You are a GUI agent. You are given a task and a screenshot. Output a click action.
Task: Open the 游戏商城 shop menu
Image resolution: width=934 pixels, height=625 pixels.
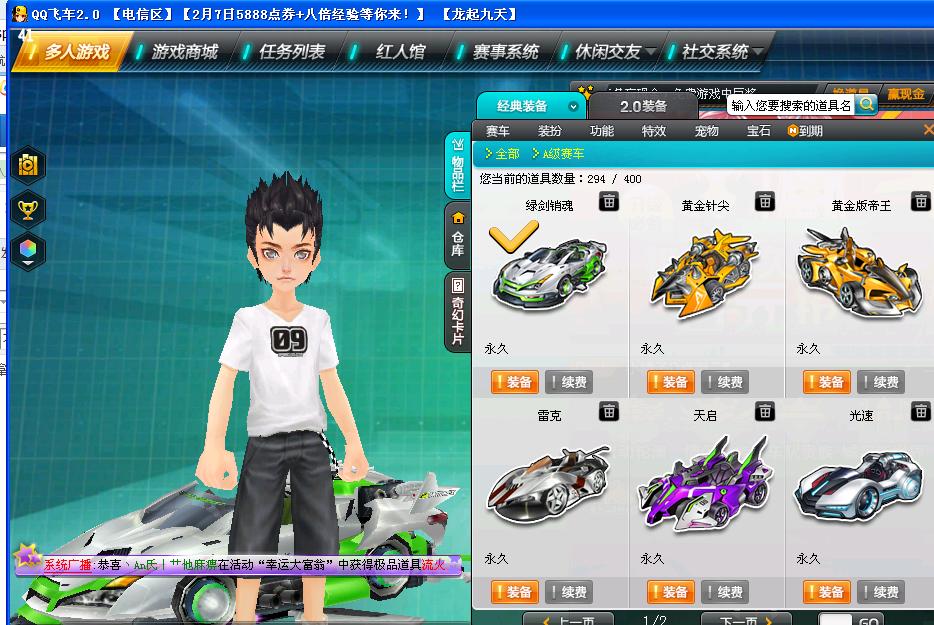point(183,51)
